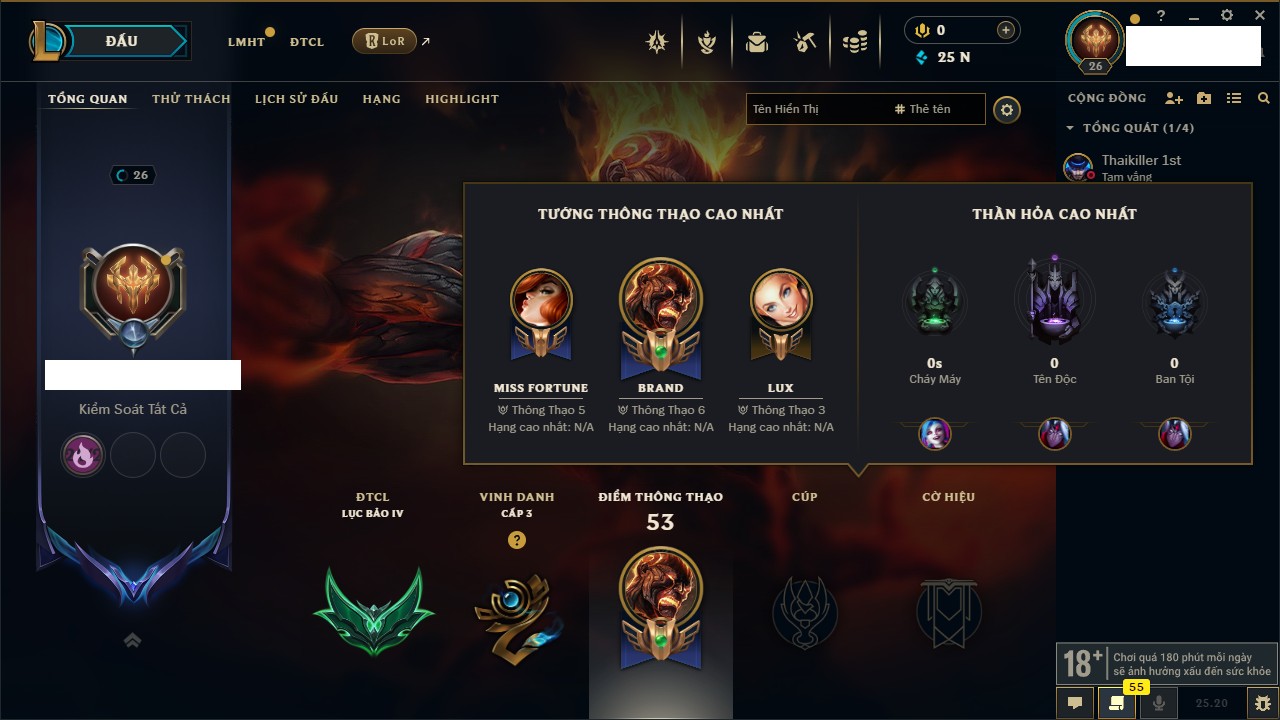Screen dimensions: 1280x720
Task: Open profile settings gear beside search box
Action: point(1007,109)
